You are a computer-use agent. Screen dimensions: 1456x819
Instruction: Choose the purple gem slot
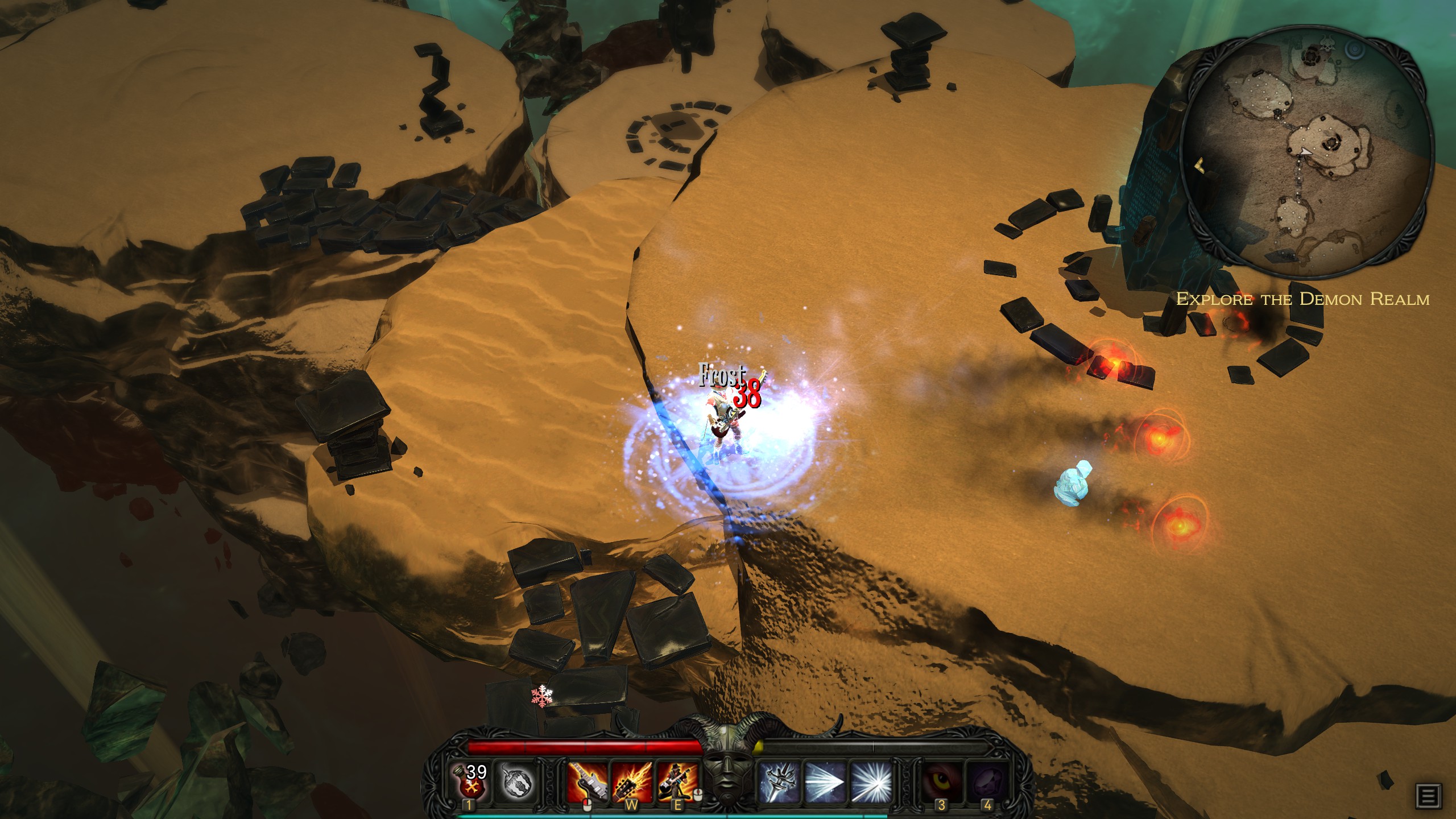987,780
